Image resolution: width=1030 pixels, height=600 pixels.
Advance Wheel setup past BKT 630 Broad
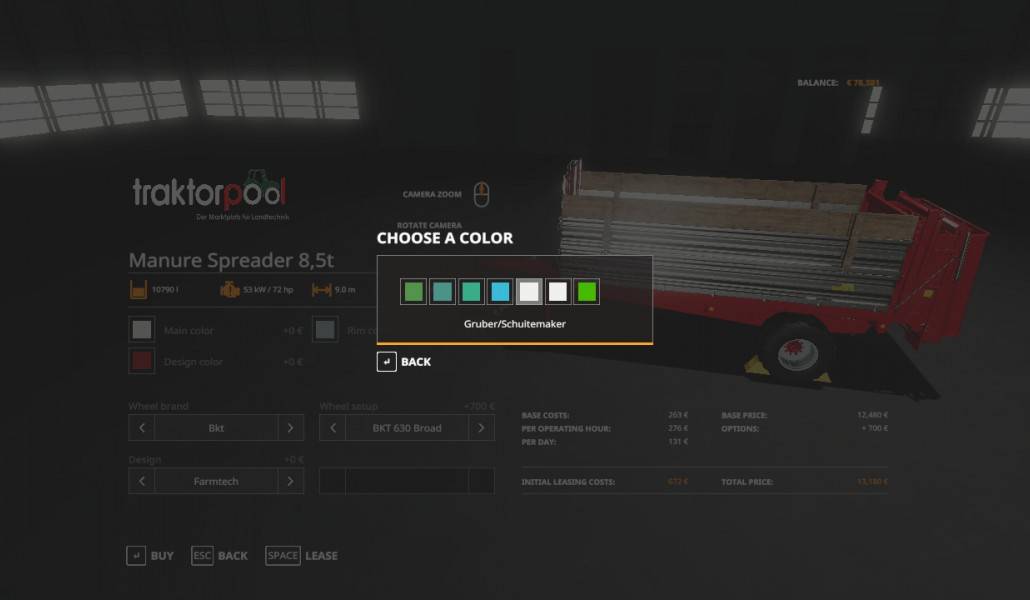coord(481,428)
